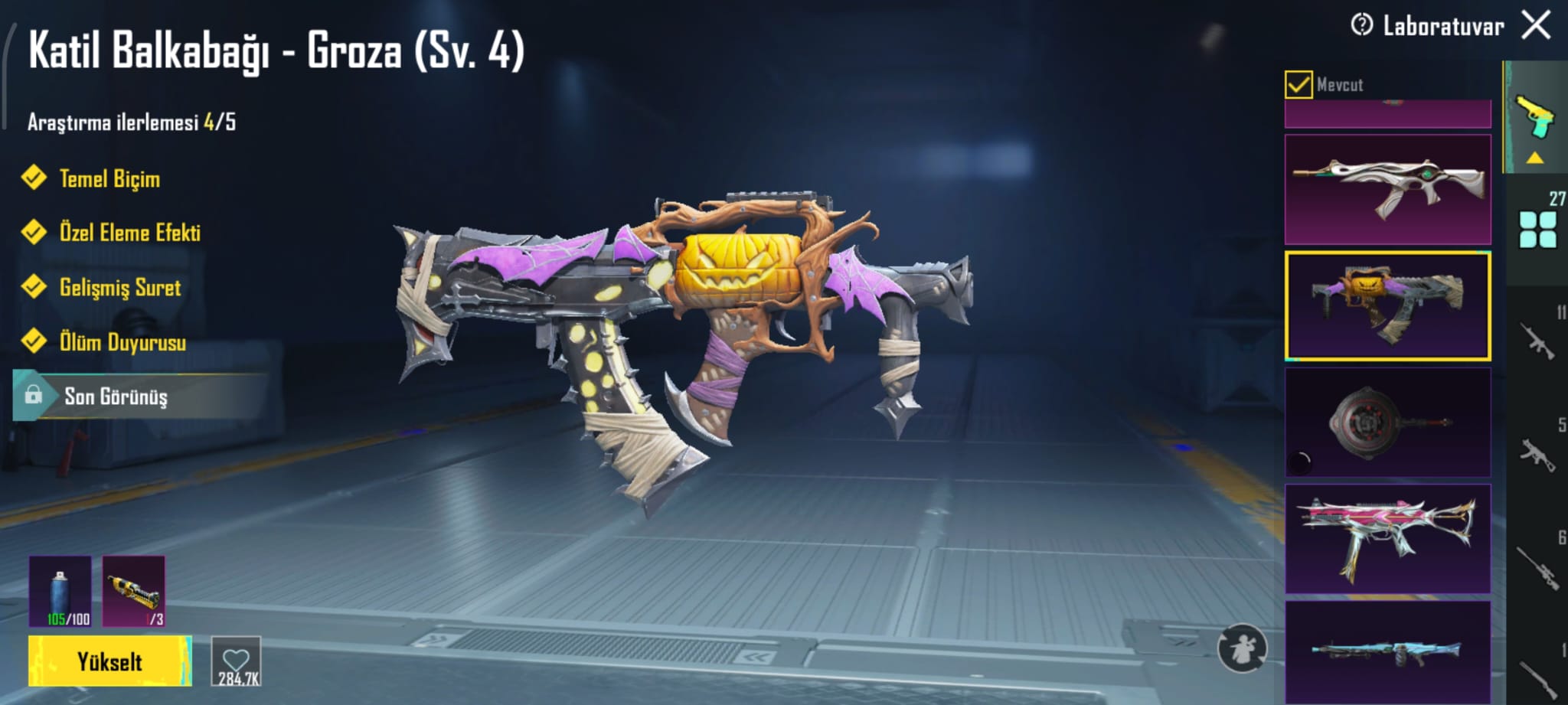Select the pumpkin Groza skin thumbnail

pos(1387,305)
